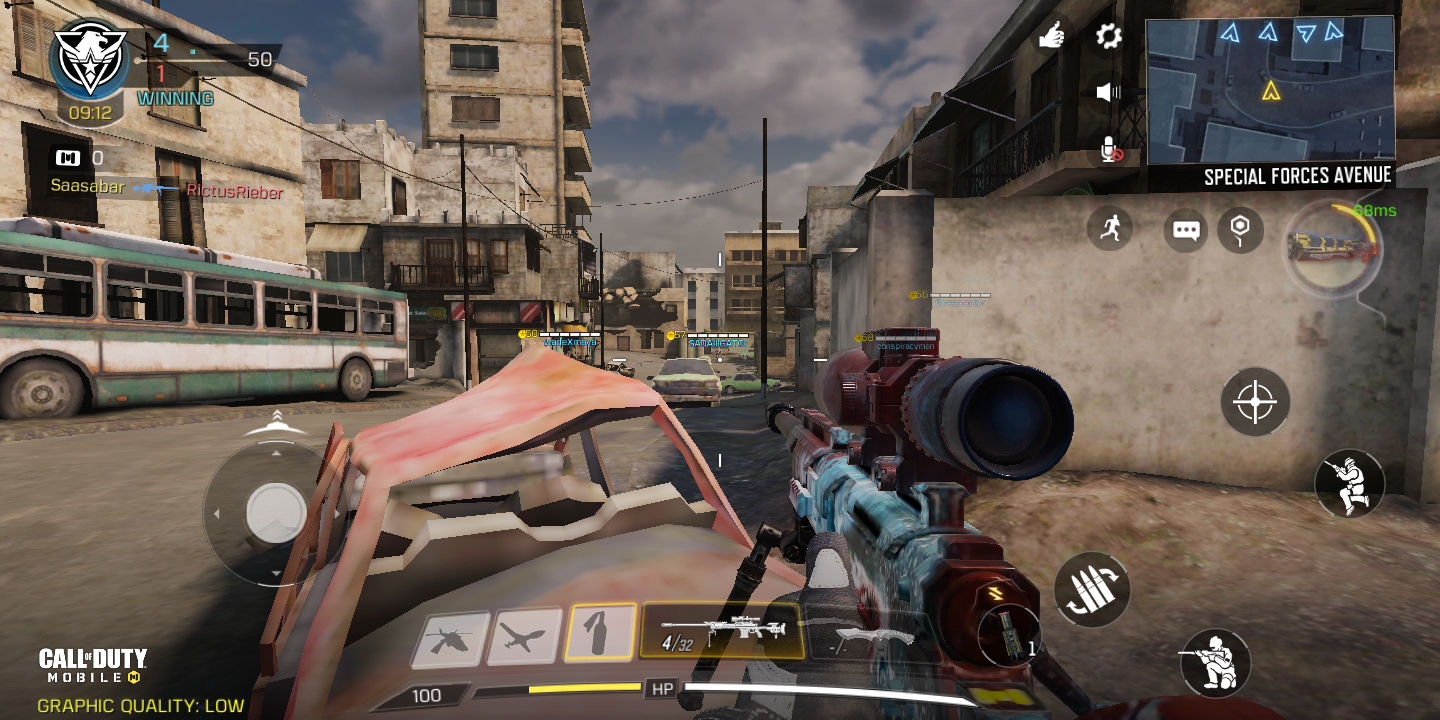Select the highlighted molotov bottle slot
This screenshot has width=1440, height=720.
point(600,633)
